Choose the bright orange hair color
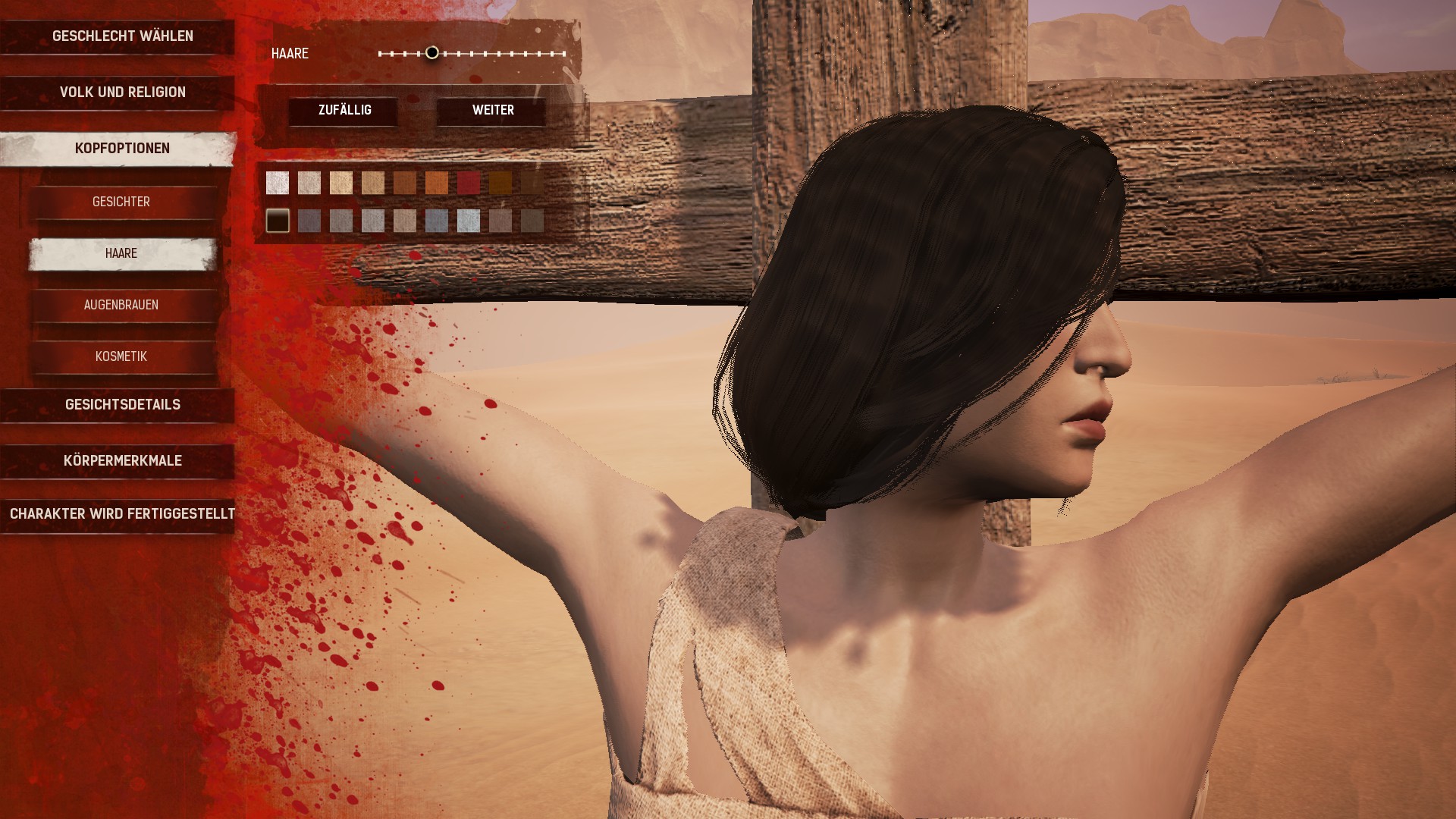 pyautogui.click(x=437, y=183)
